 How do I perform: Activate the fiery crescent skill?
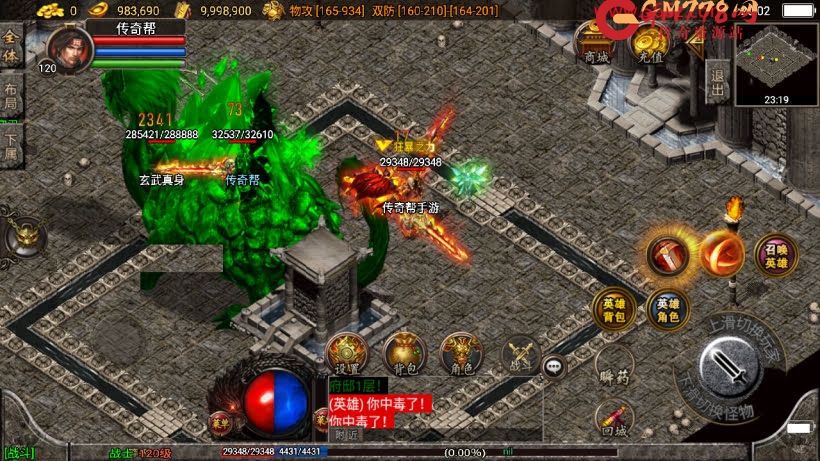pos(720,254)
